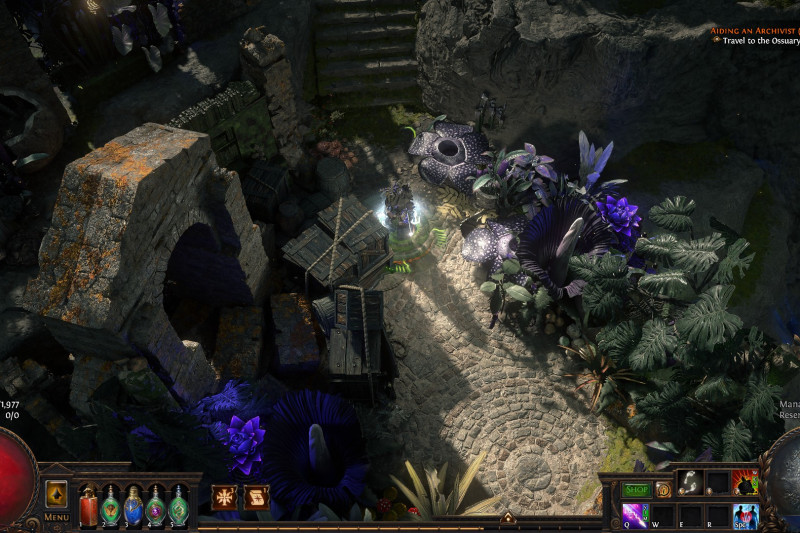This screenshot has height=533, width=800.
Task: Select the footprints move skill slot
Action: [x=690, y=482]
